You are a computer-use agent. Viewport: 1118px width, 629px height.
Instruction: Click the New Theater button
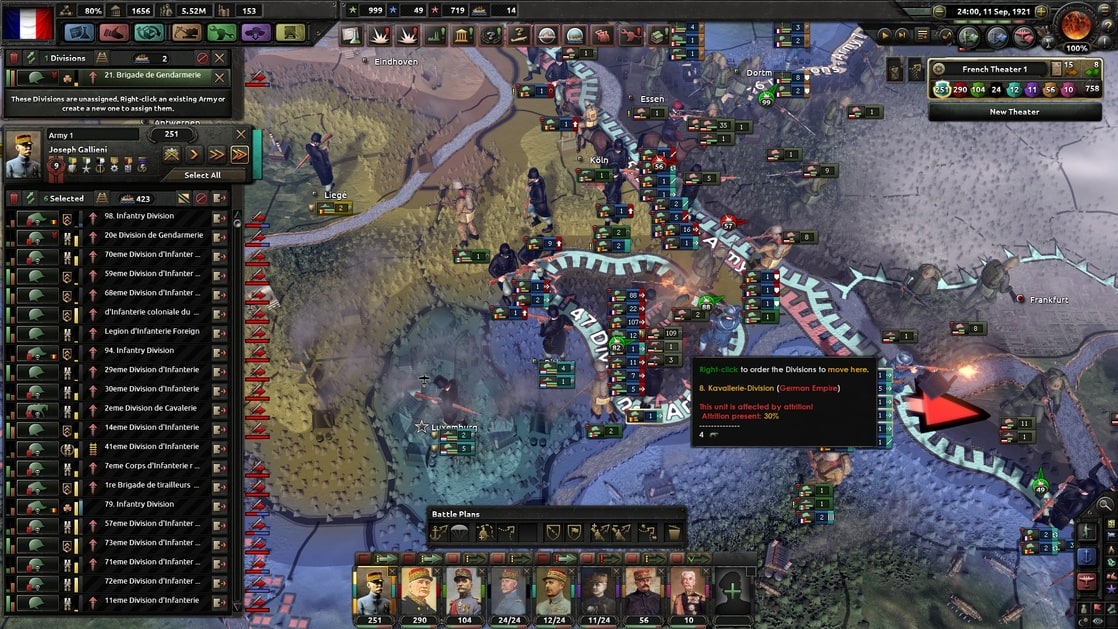(1014, 112)
